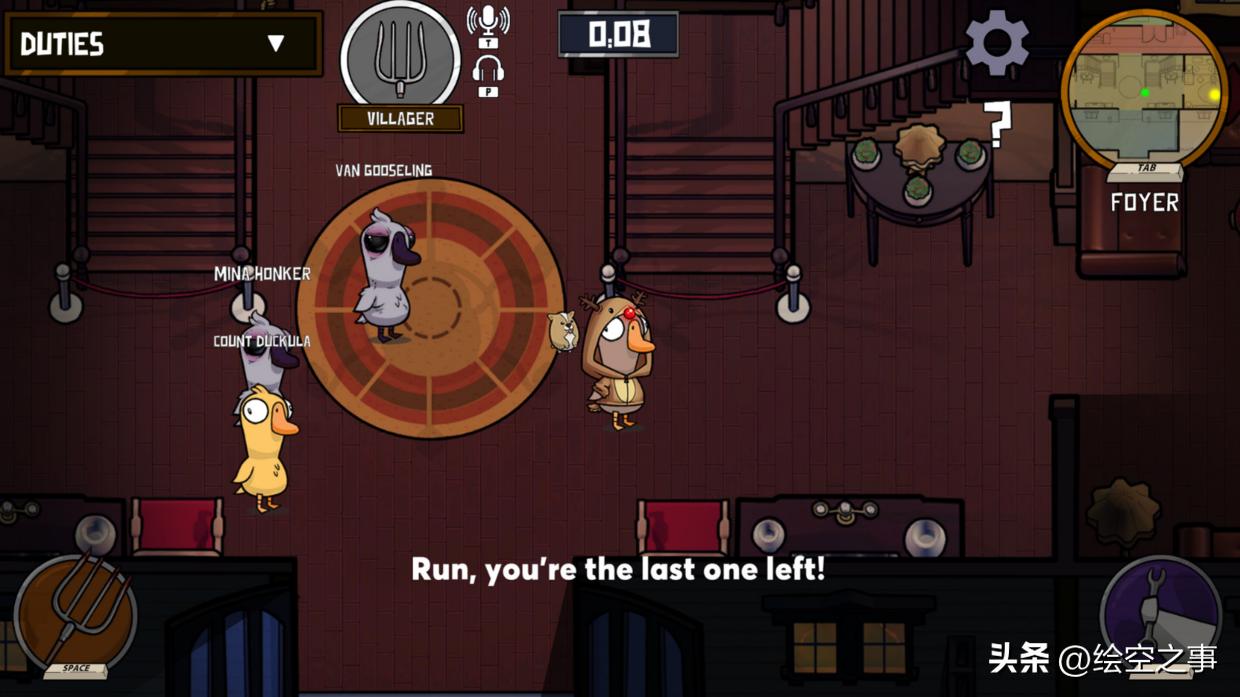Click the question mark help icon
Image resolution: width=1240 pixels, height=697 pixels.
tap(998, 125)
